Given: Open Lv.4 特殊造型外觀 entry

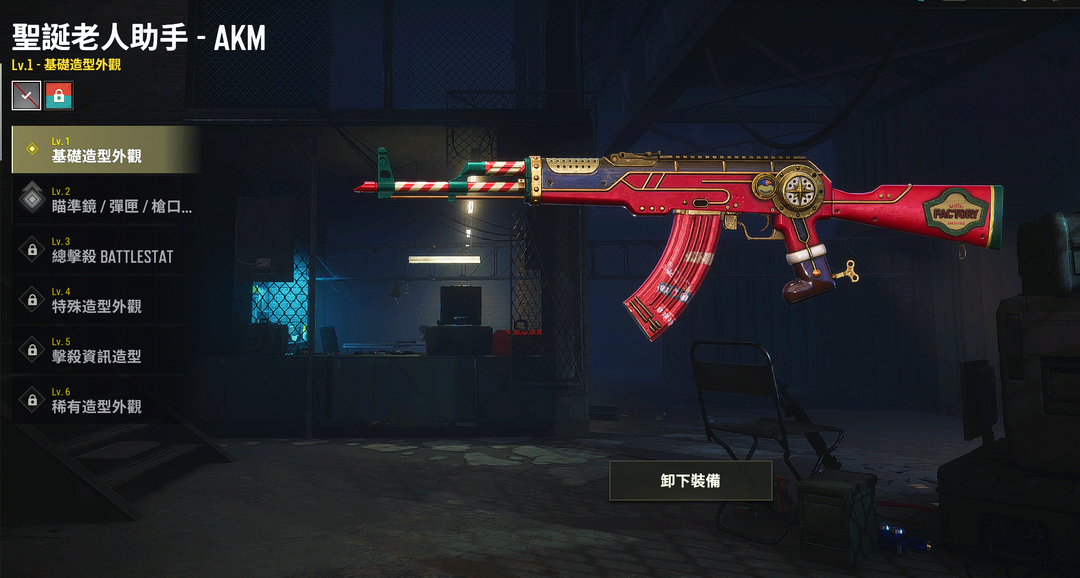Looking at the screenshot, I should pyautogui.click(x=105, y=300).
